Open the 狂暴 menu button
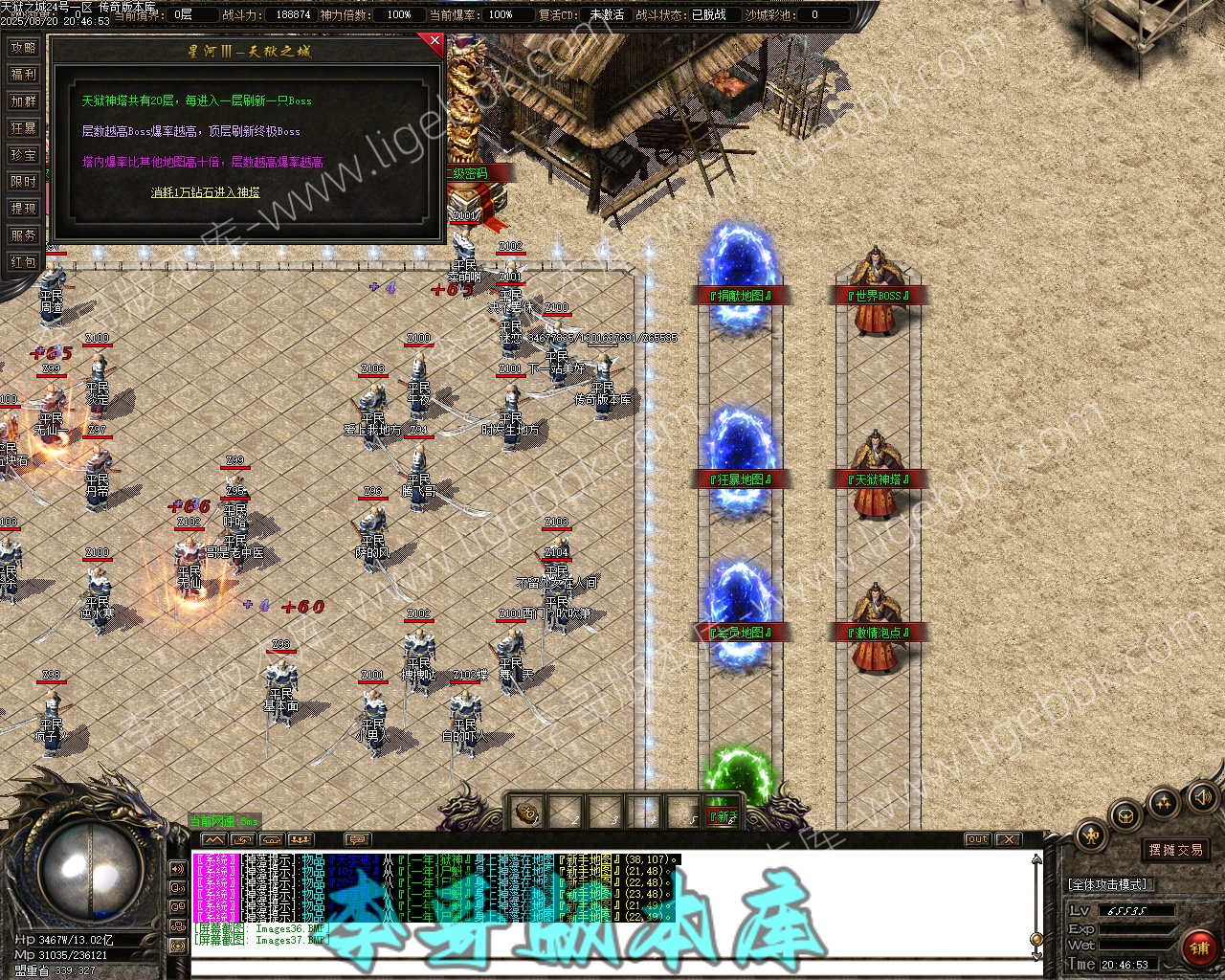The image size is (1225, 980). [23, 128]
